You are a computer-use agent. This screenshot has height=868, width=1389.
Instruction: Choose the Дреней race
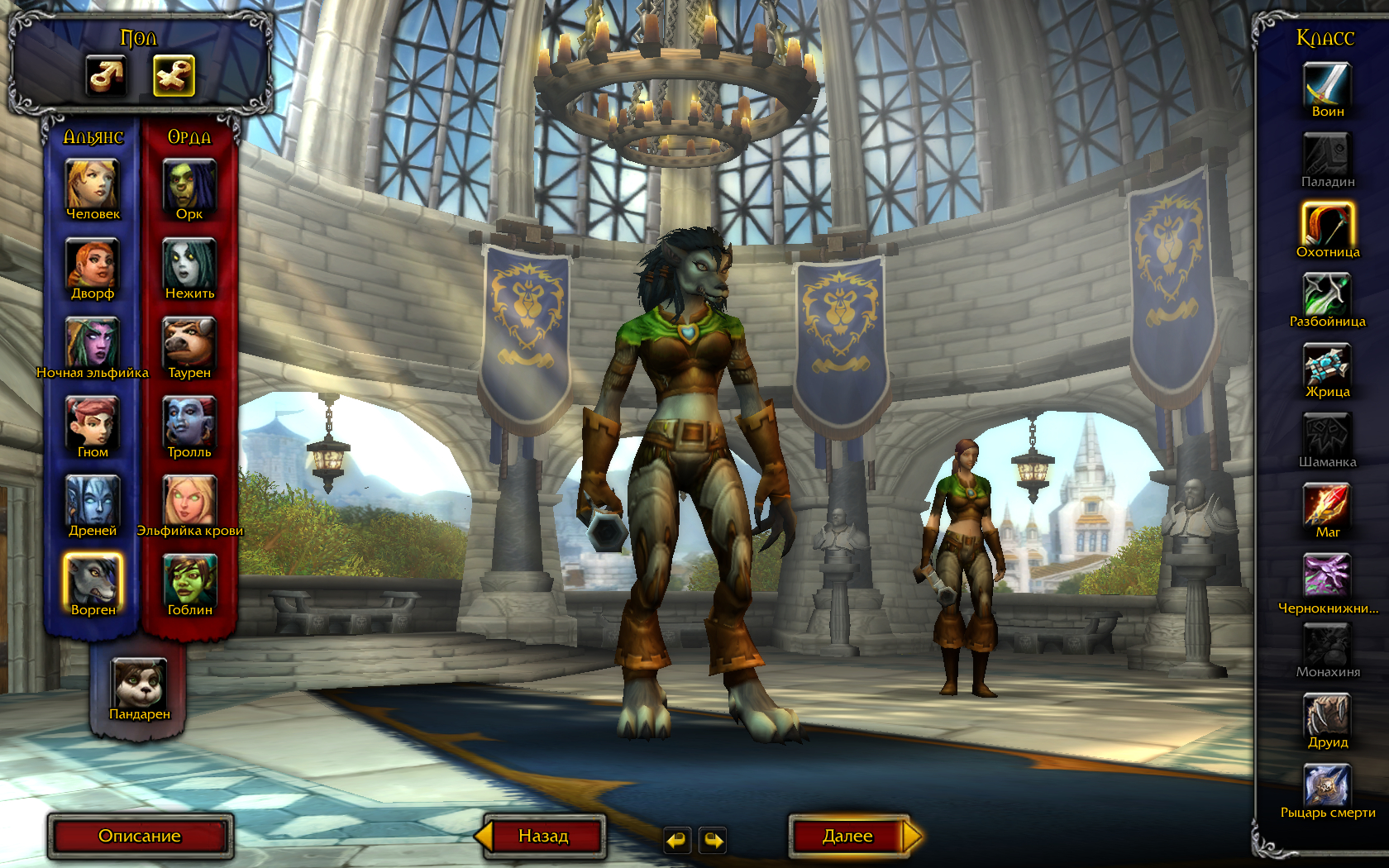[x=93, y=501]
